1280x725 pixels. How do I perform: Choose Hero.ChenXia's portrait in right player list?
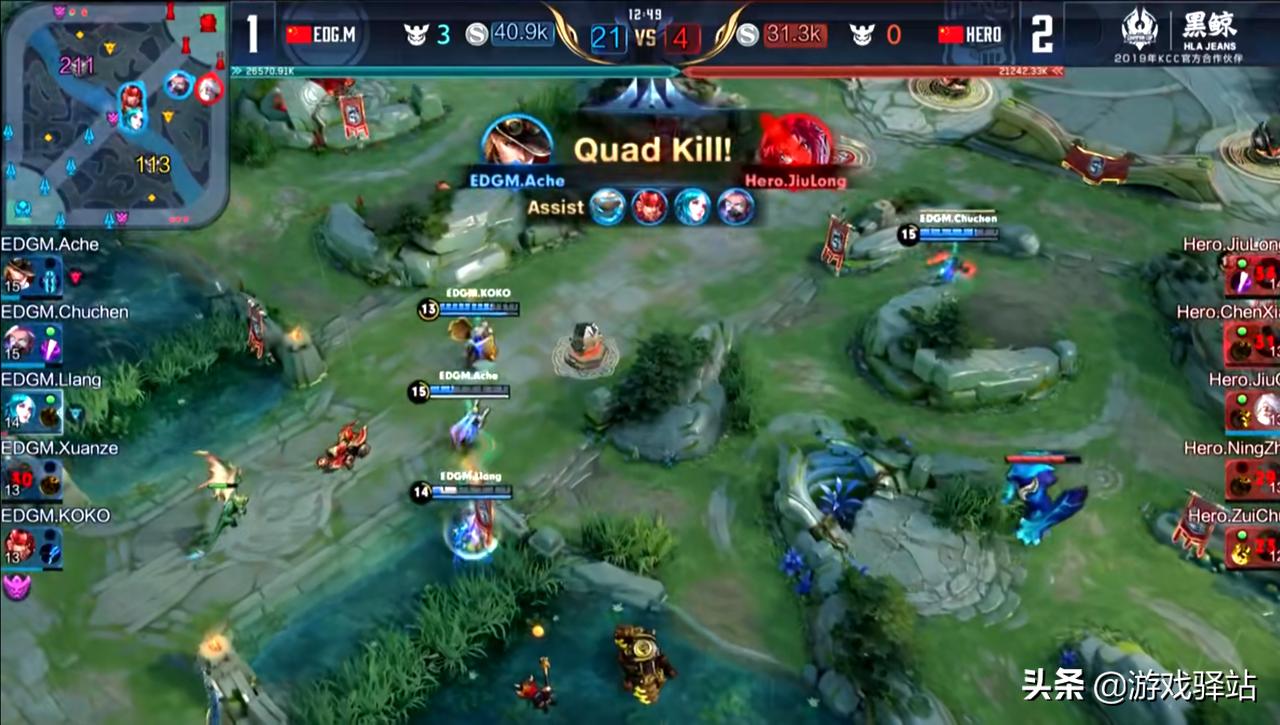click(1240, 342)
